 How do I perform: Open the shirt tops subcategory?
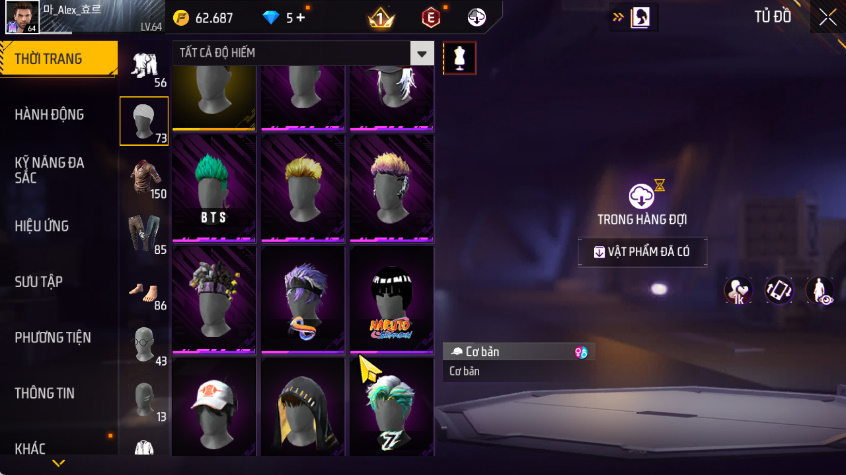point(143,176)
